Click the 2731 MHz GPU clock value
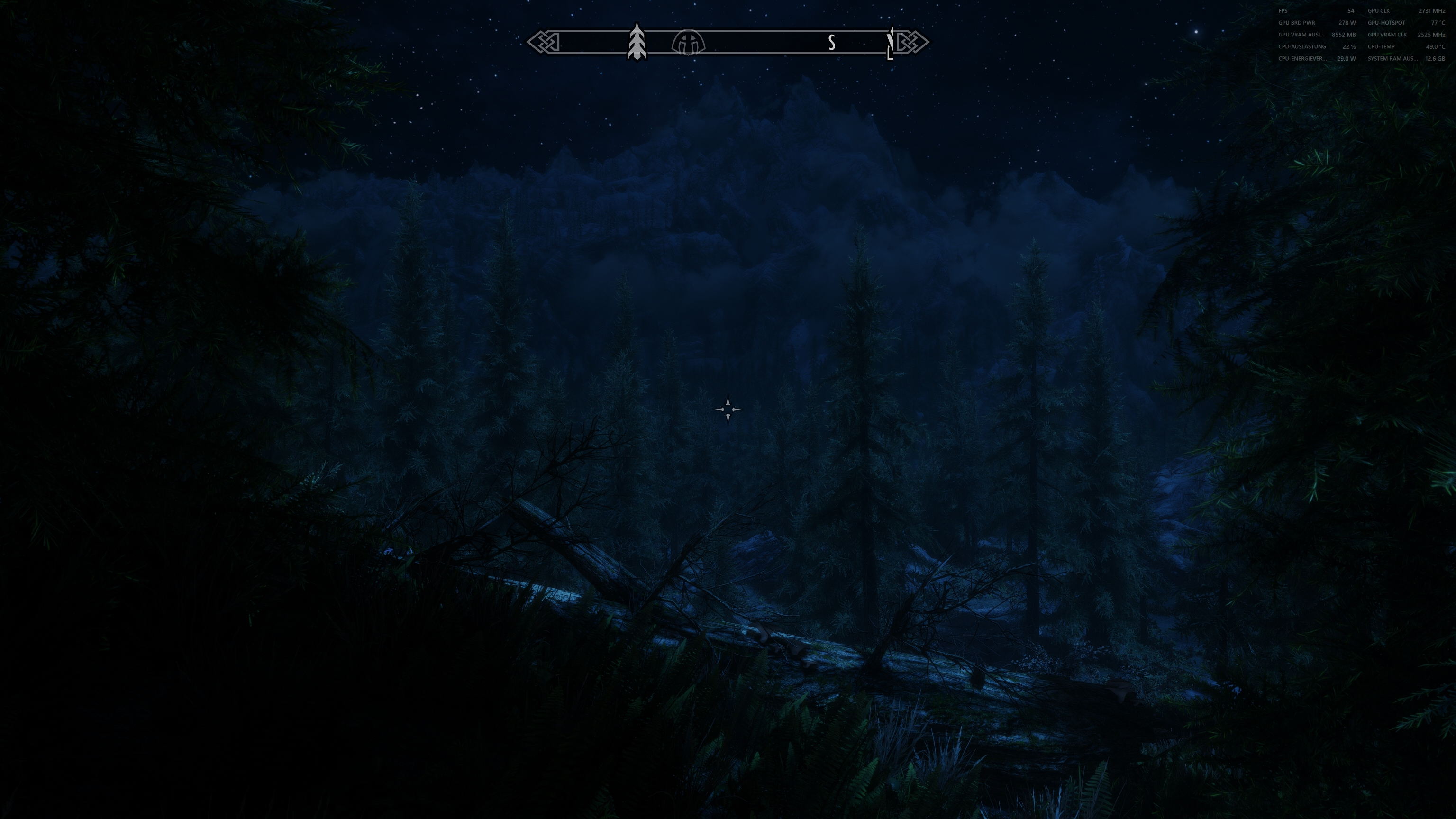The height and width of the screenshot is (819, 1456). tap(1433, 11)
